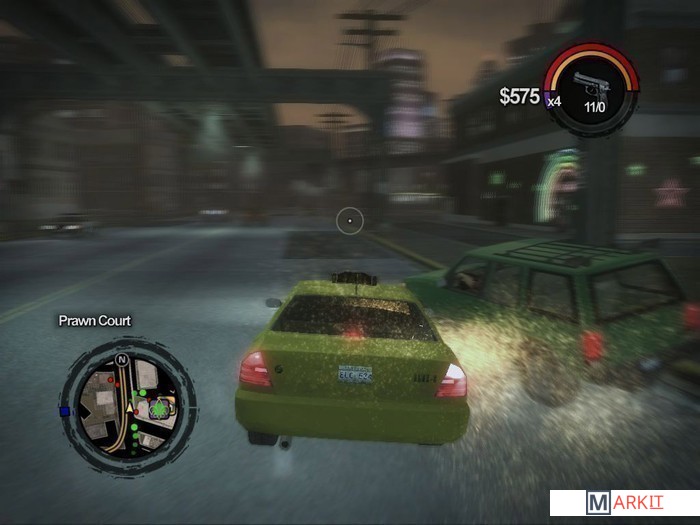Click the blue square on minimap rim
The height and width of the screenshot is (525, 700).
coord(66,411)
